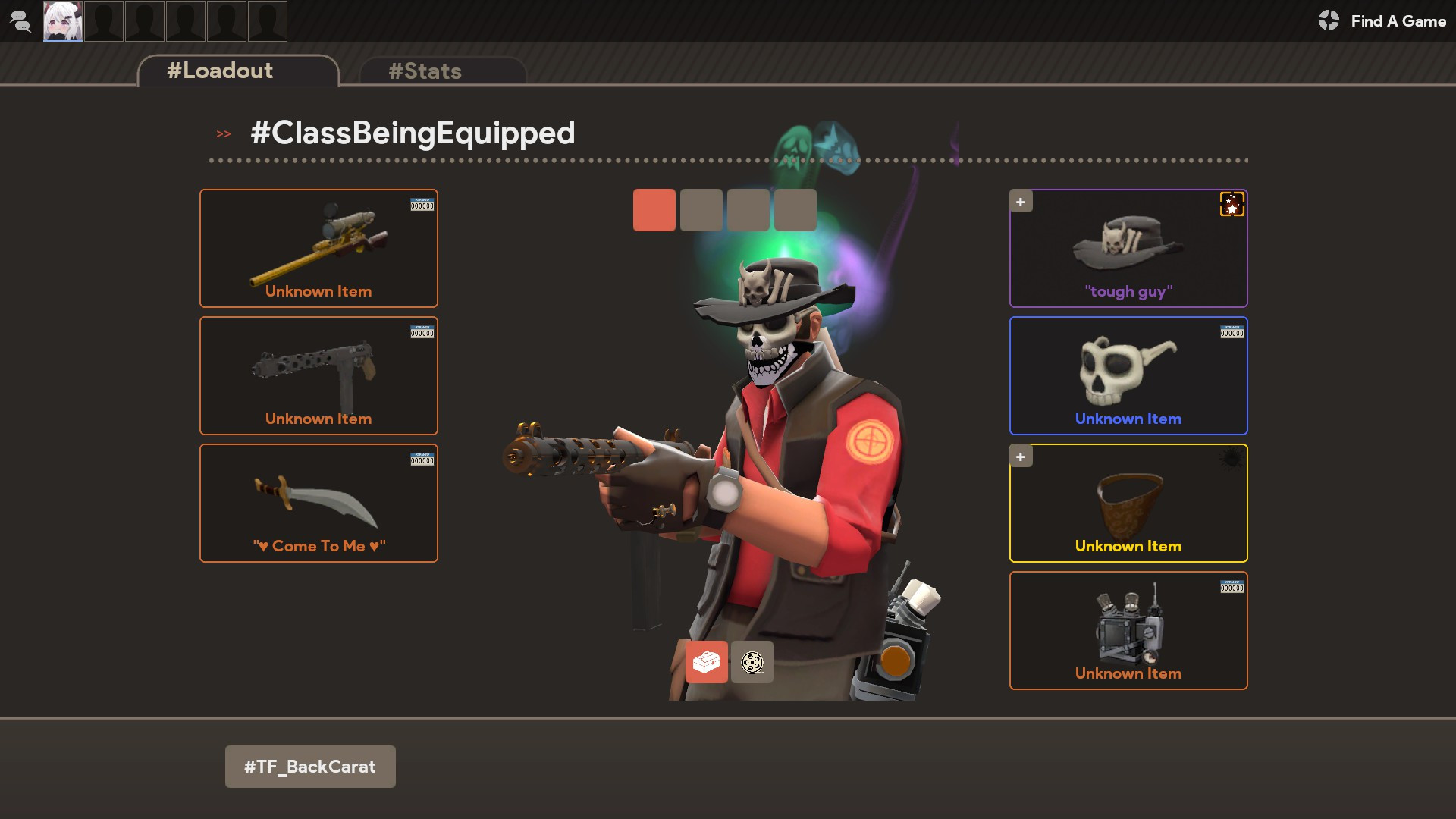The image size is (1456, 819).
Task: Click the chat bubble icon in the top left
Action: point(20,21)
